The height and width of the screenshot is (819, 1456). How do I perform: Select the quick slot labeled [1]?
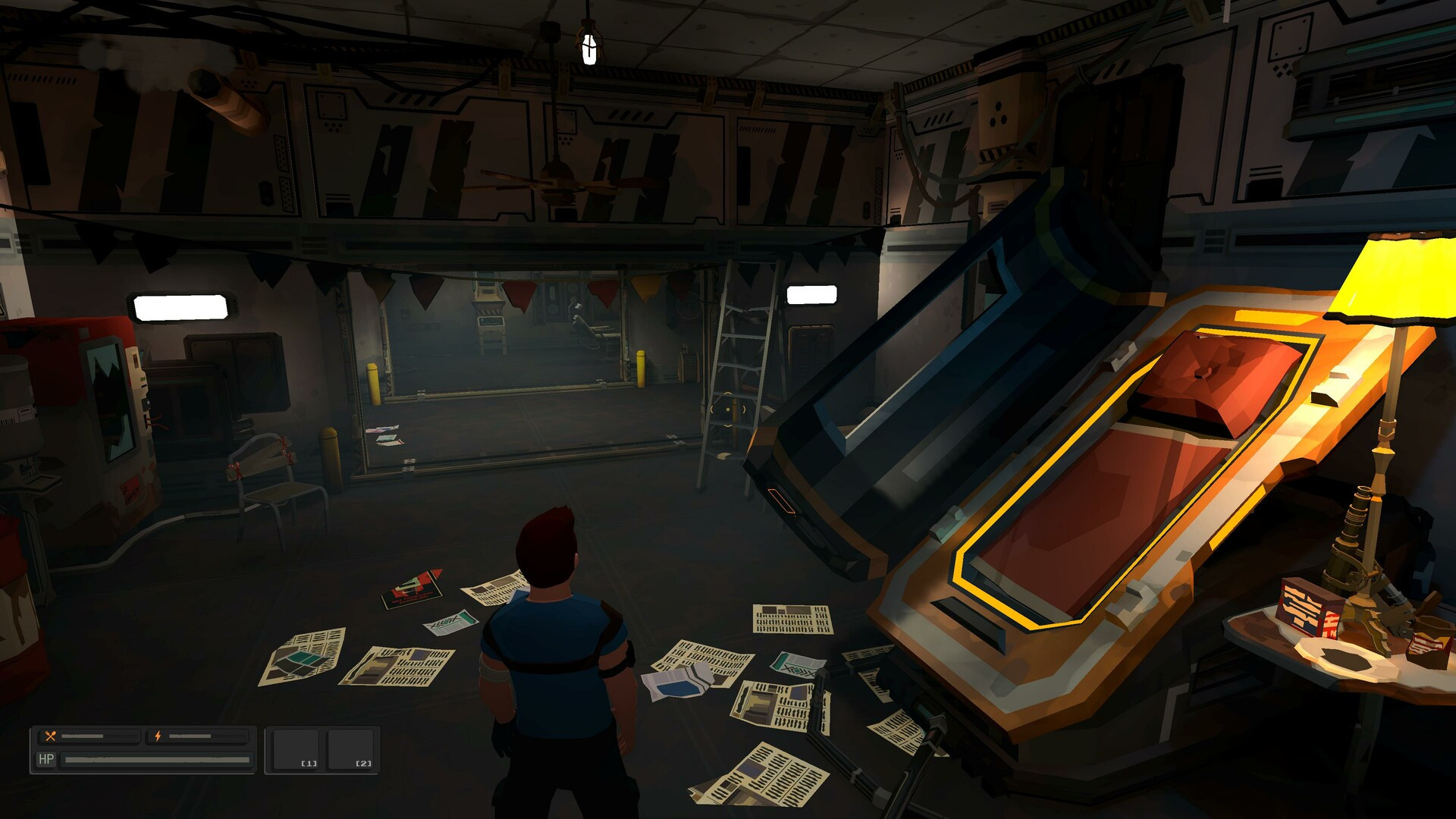point(296,749)
